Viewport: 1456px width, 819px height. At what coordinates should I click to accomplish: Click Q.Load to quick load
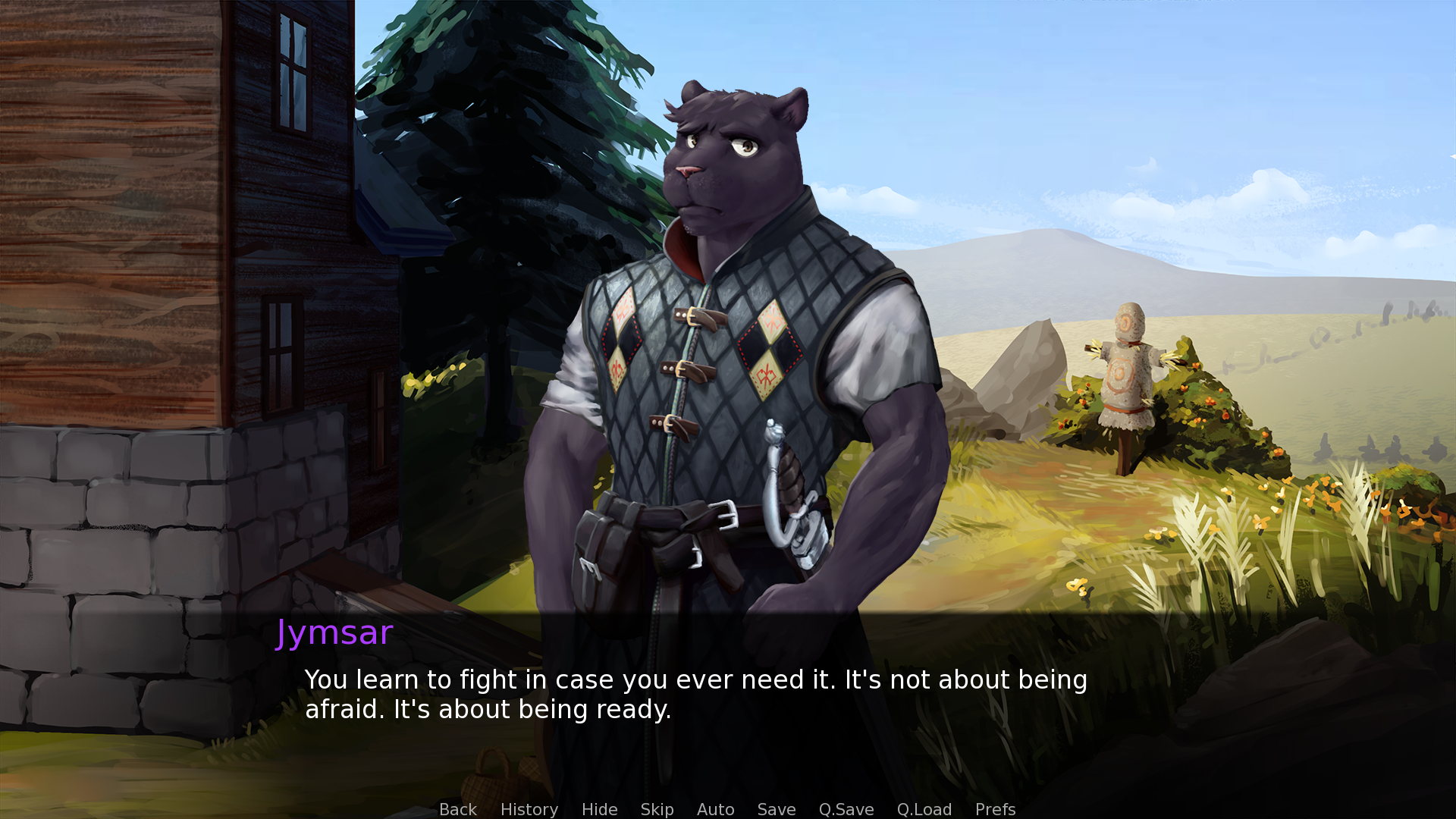pos(924,809)
